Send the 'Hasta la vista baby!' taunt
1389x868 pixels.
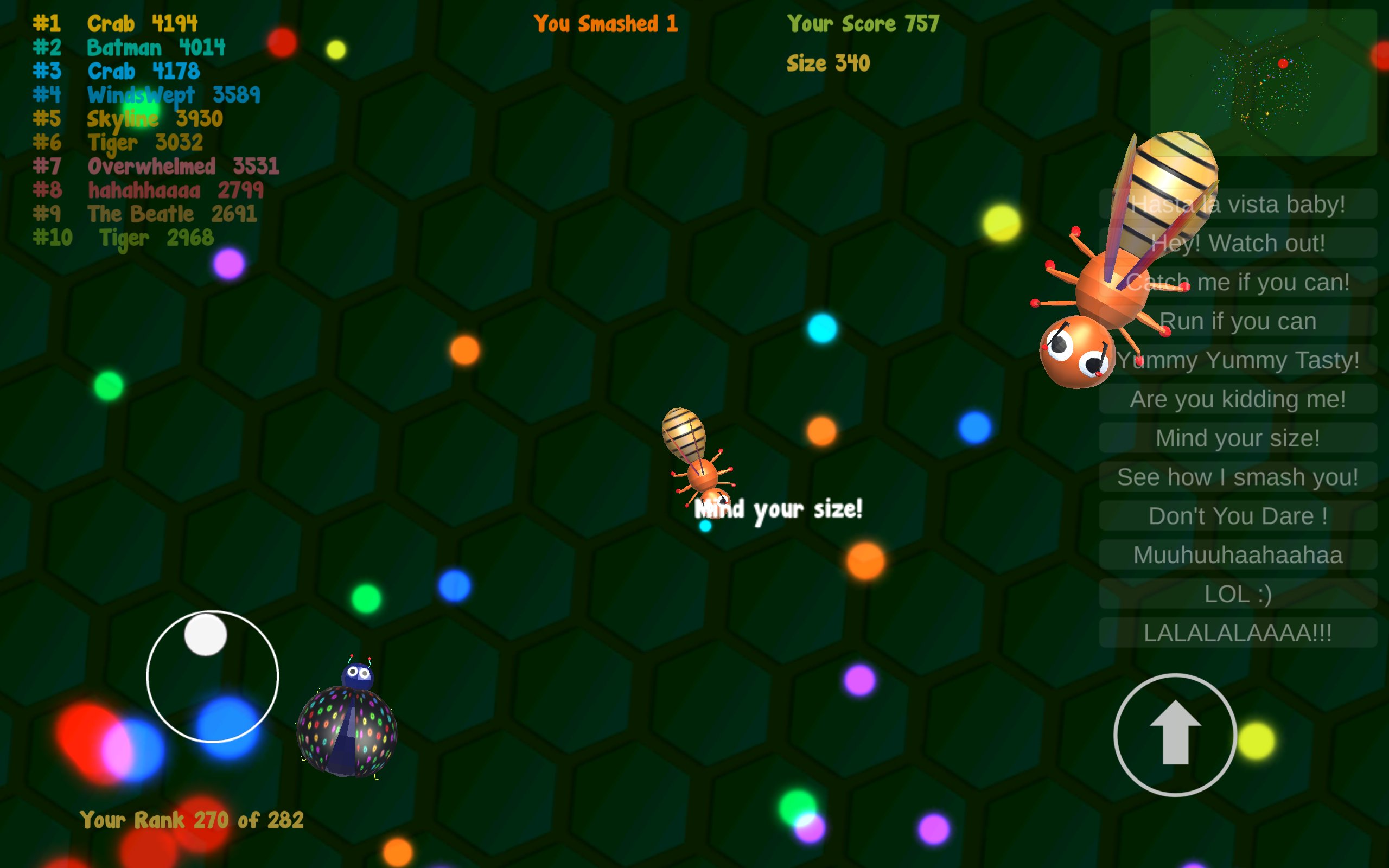(x=1237, y=204)
